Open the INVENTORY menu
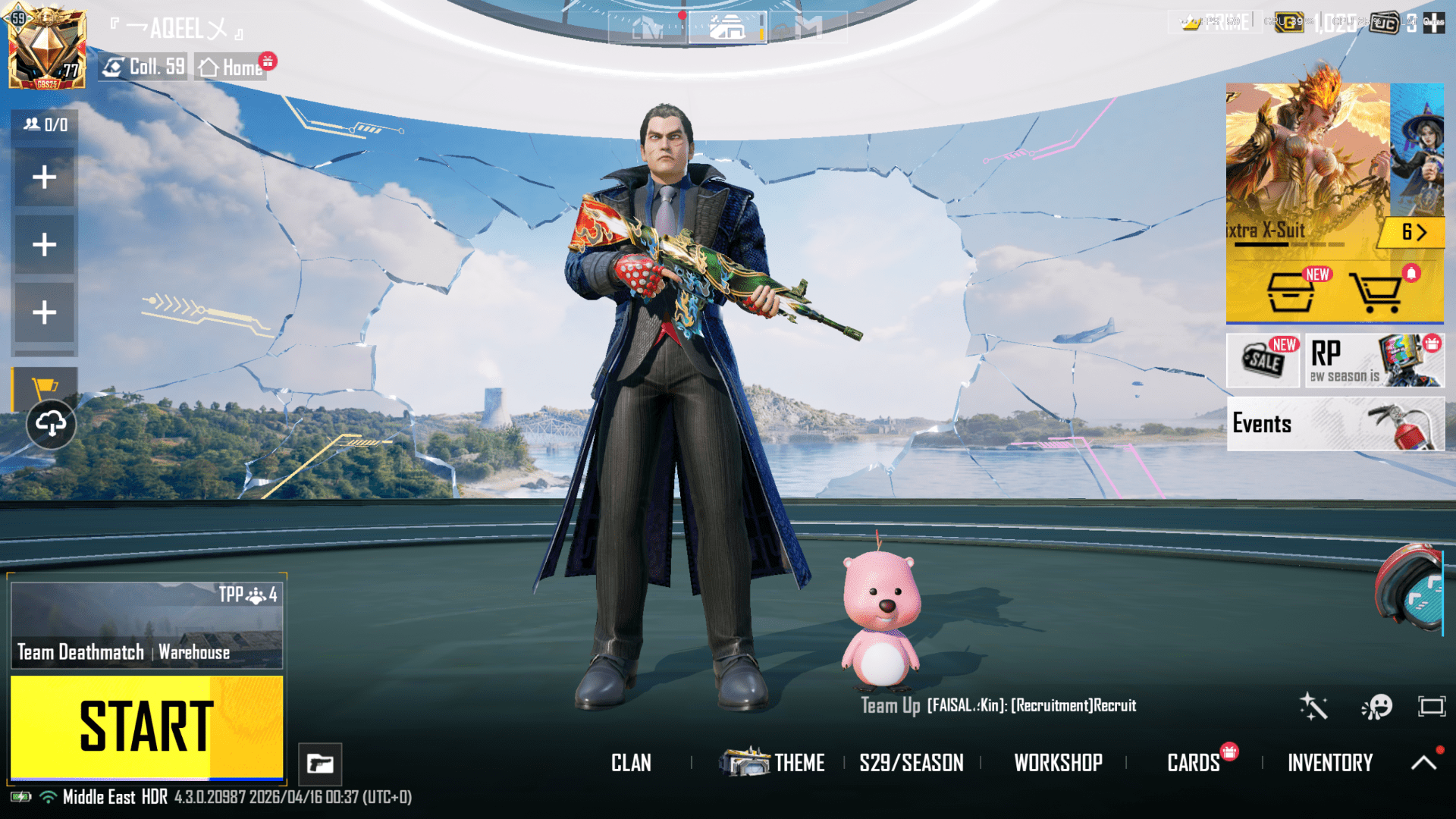1456x819 pixels. coord(1330,763)
